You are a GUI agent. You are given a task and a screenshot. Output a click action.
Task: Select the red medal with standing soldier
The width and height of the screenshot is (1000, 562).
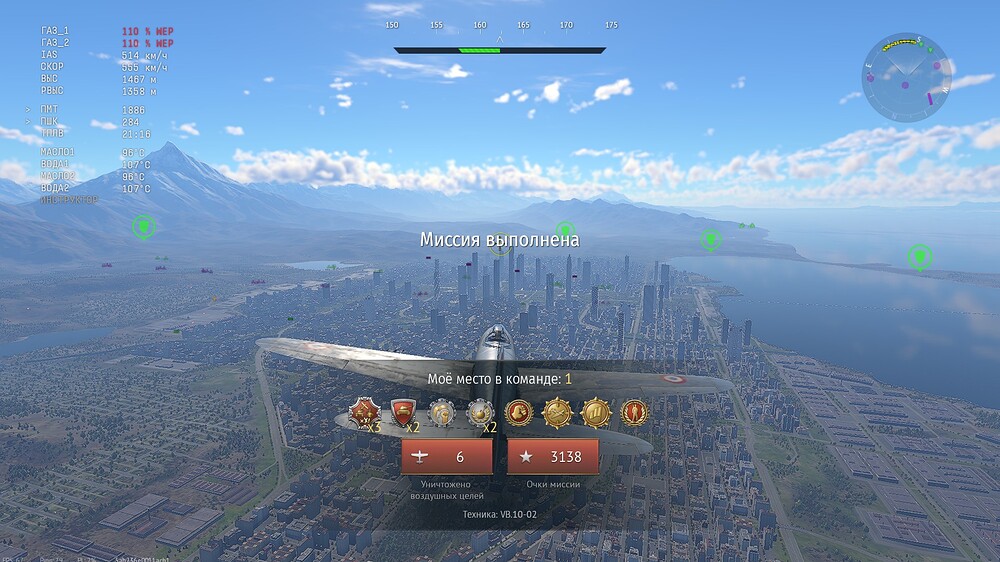point(634,412)
